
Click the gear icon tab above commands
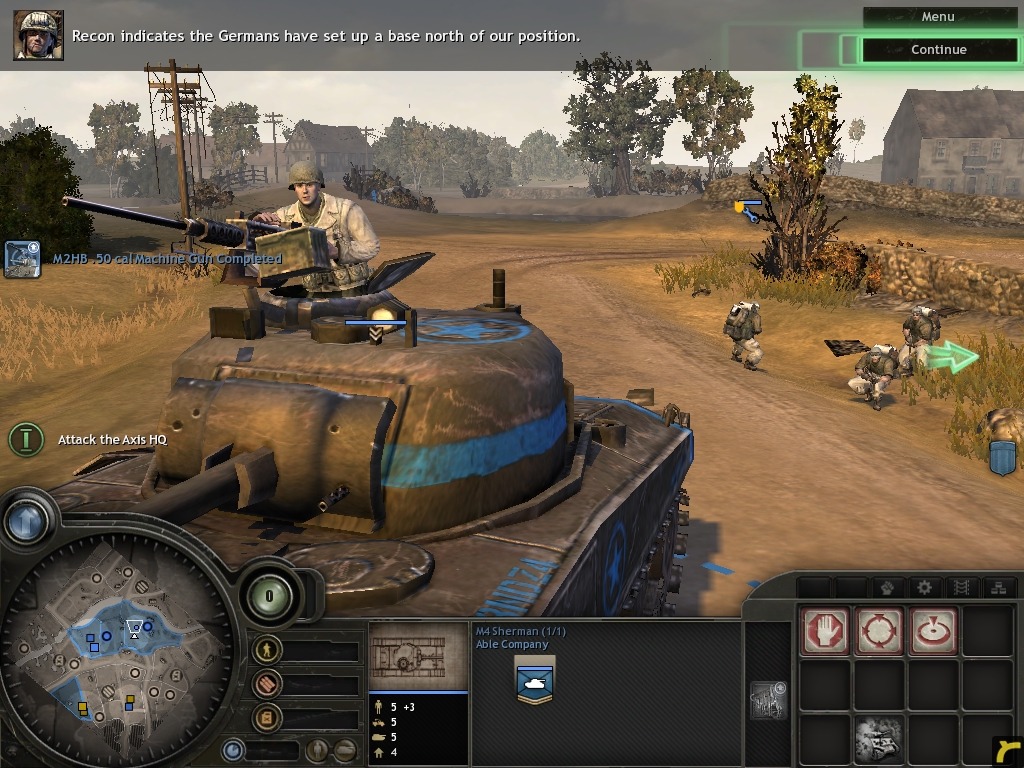click(x=925, y=587)
